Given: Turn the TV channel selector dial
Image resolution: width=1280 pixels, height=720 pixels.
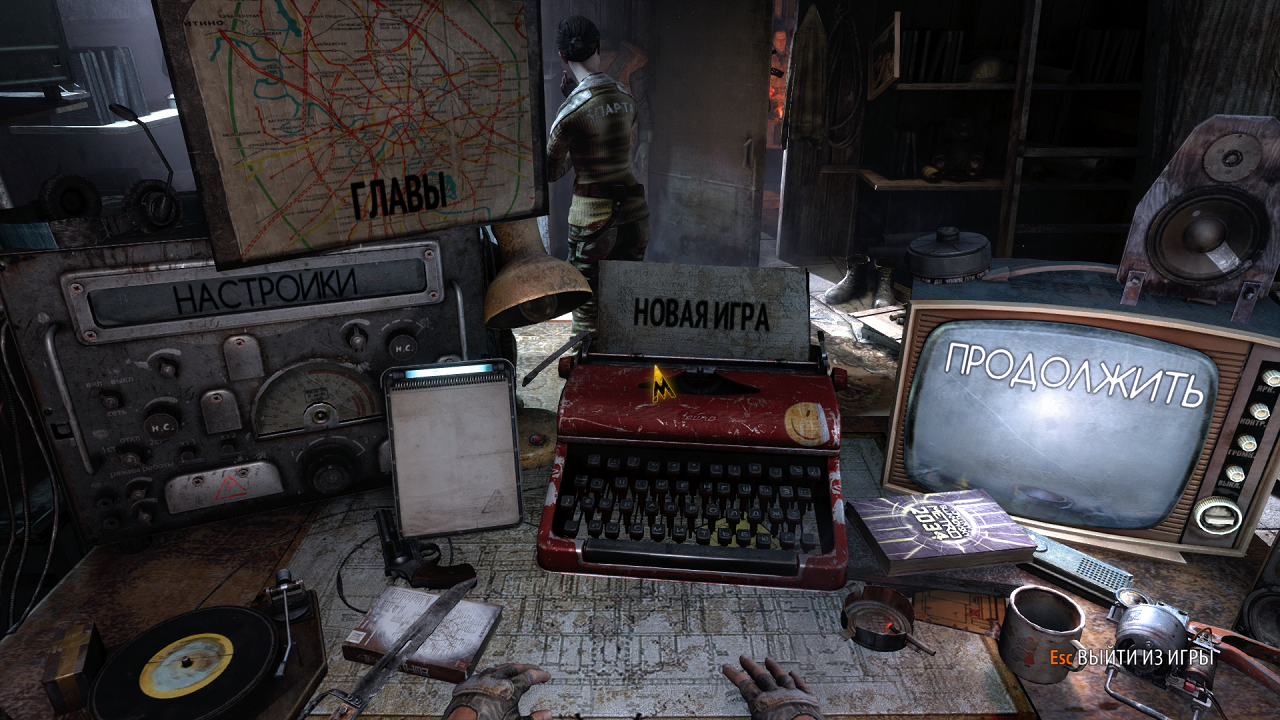Looking at the screenshot, I should (1217, 513).
